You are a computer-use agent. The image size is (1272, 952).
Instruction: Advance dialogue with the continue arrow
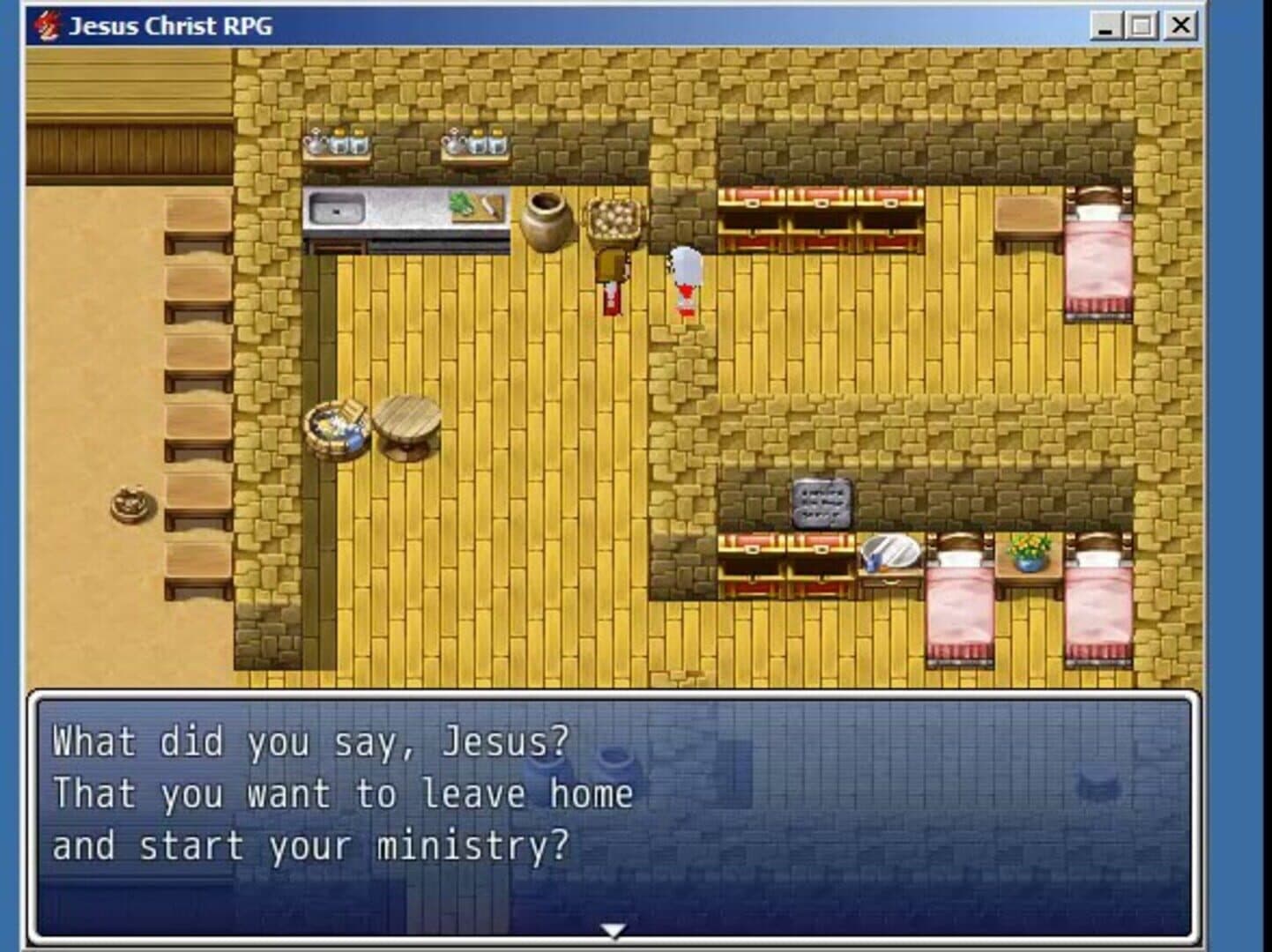pyautogui.click(x=613, y=931)
